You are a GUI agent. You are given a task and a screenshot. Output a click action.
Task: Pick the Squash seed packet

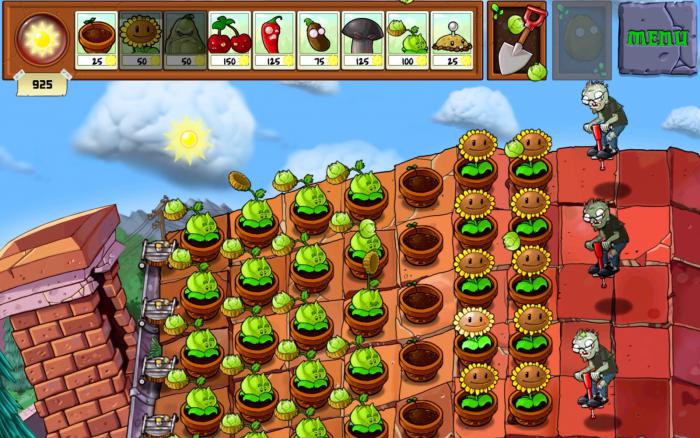tap(184, 40)
